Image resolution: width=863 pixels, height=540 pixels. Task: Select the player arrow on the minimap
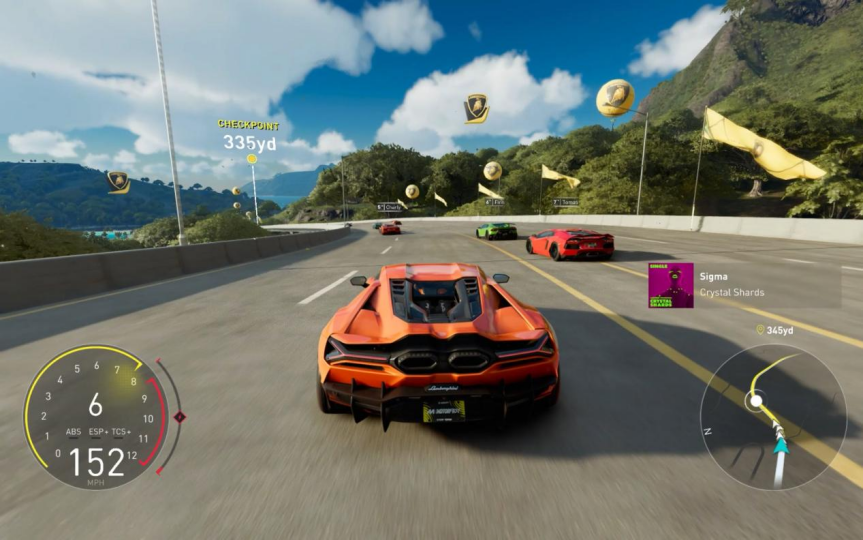click(x=781, y=445)
